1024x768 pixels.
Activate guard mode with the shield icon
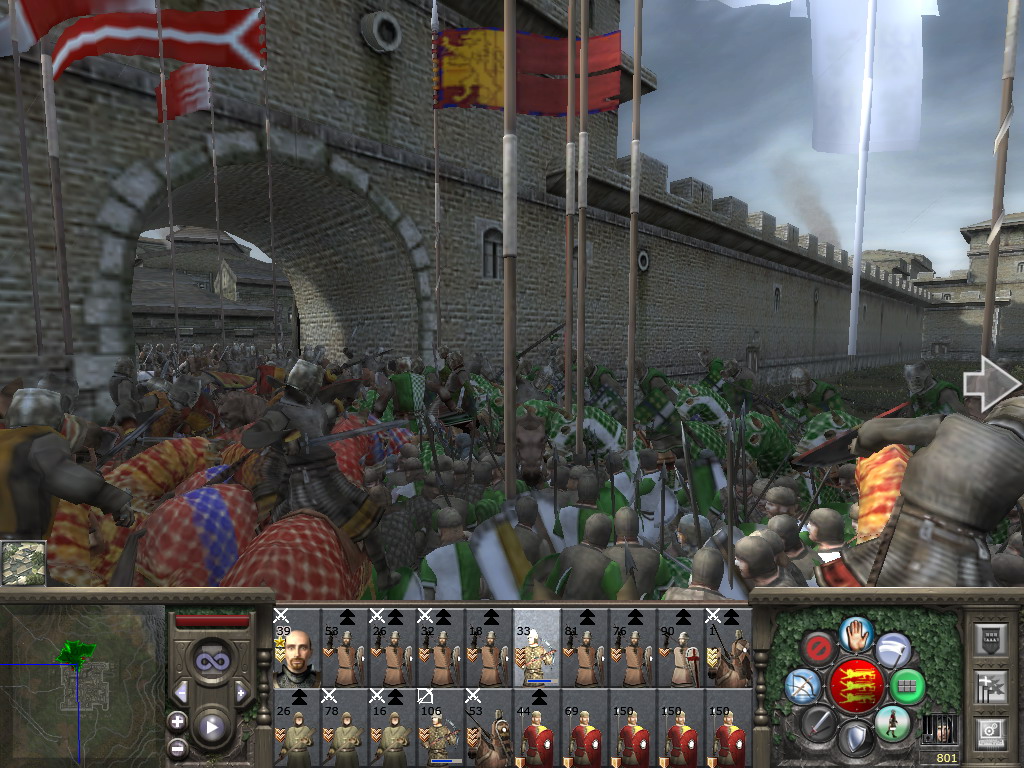[x=855, y=739]
